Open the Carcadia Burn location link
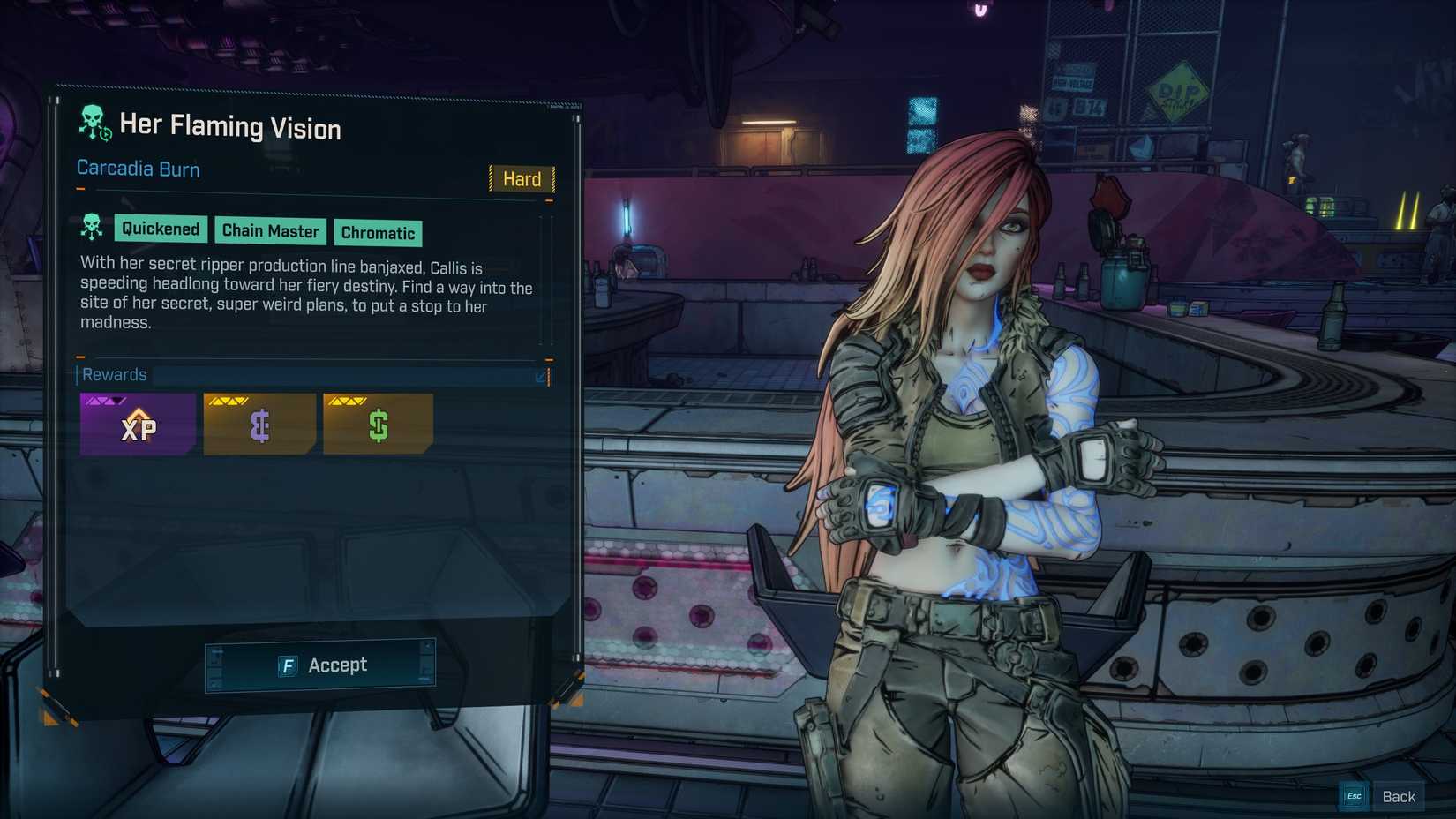This screenshot has height=819, width=1456. click(138, 169)
